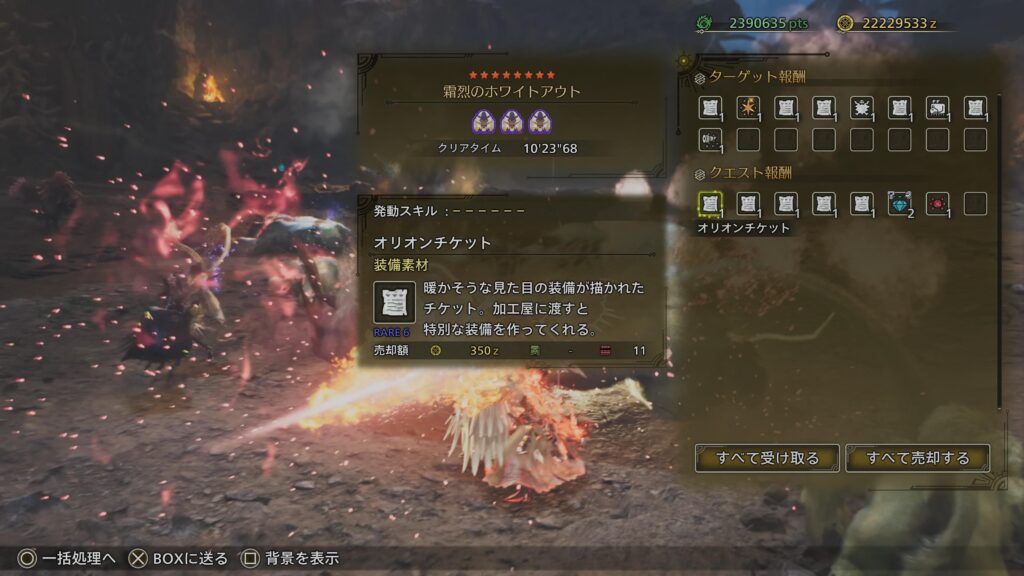Choose すべて売却する to sell all rewards
1024x576 pixels.
pyautogui.click(x=918, y=458)
